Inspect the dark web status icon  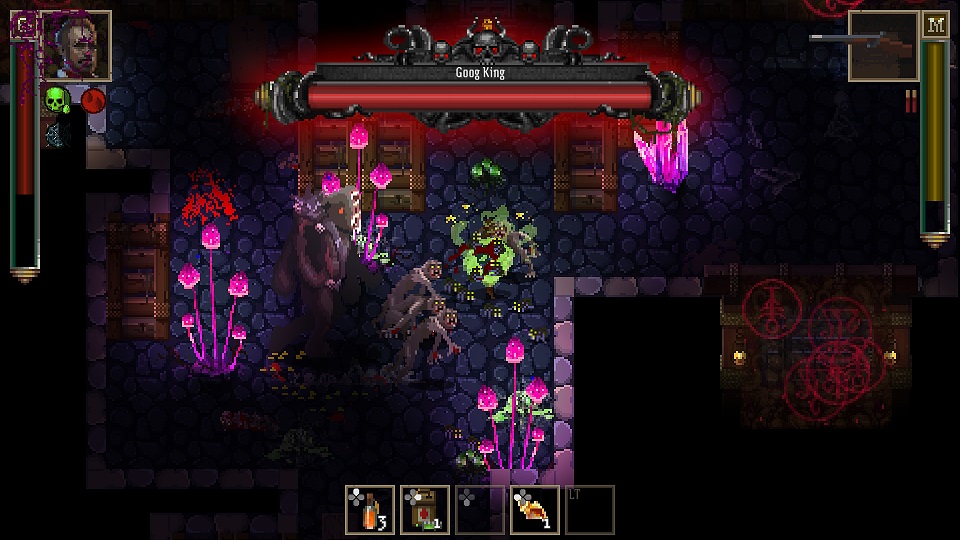point(54,132)
